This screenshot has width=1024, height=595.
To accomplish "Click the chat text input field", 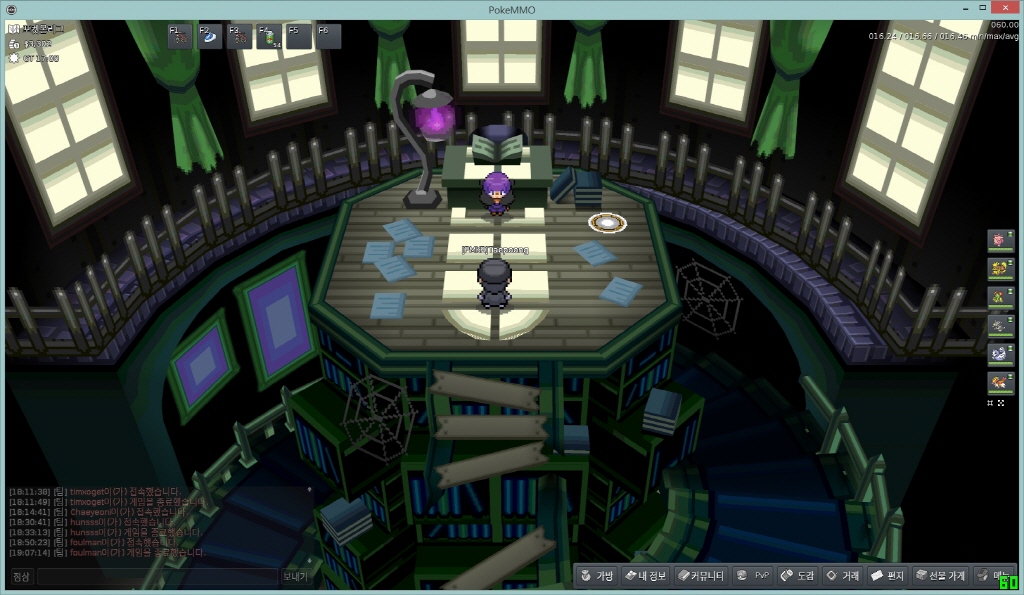I will 157,577.
